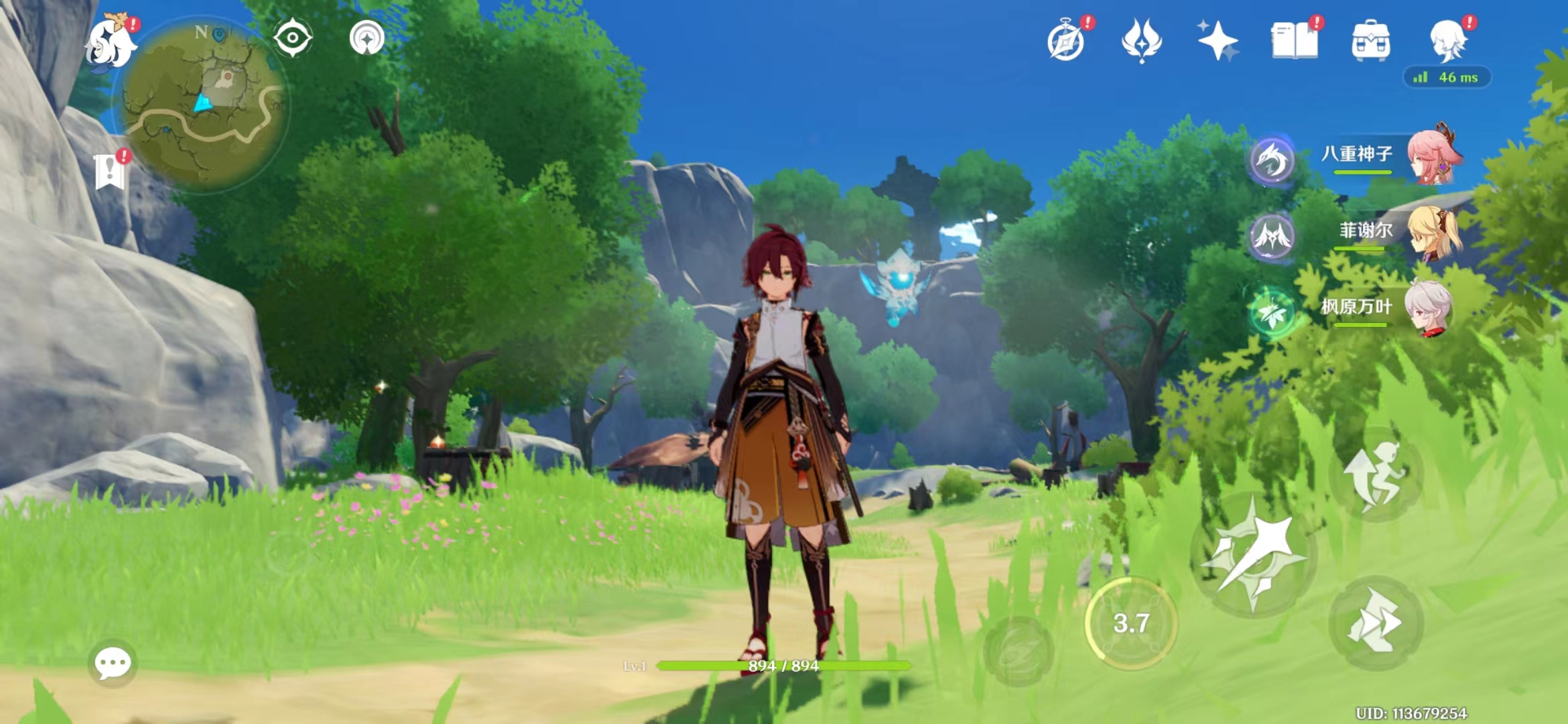Tap the round icon right of elemental sight
1568x724 pixels.
pyautogui.click(x=367, y=38)
